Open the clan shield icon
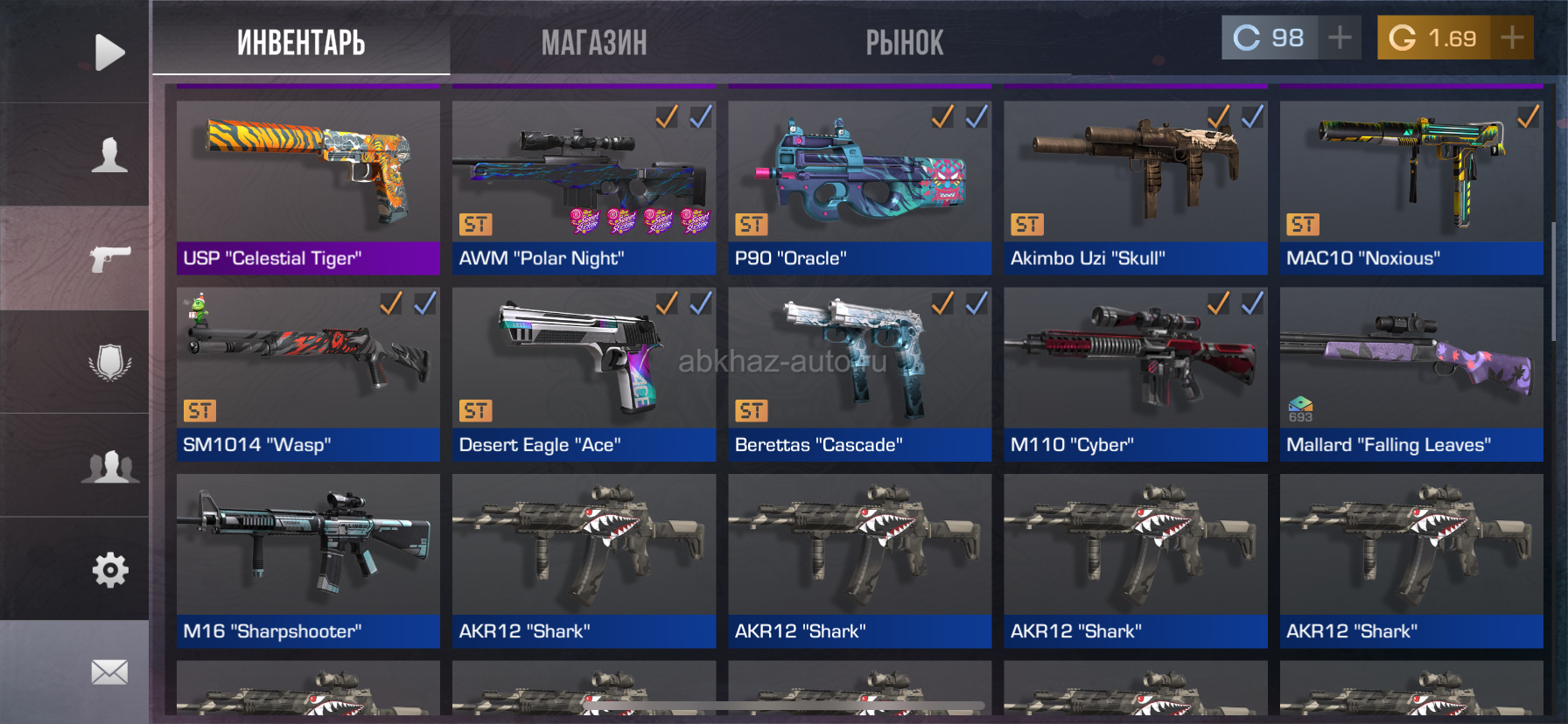 point(109,362)
